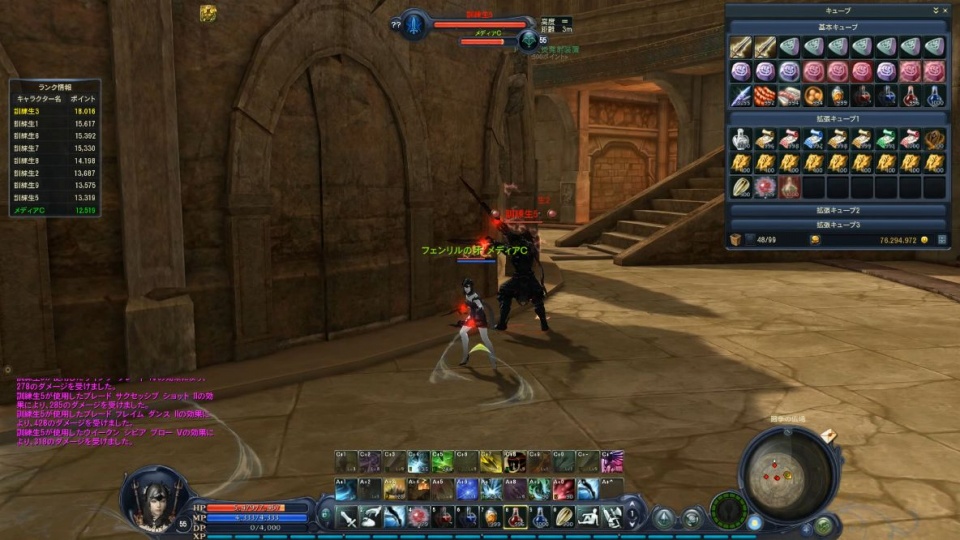Image resolution: width=960 pixels, height=540 pixels.
Task: Click the sort button at the cube's bottom right
Action: (x=938, y=240)
